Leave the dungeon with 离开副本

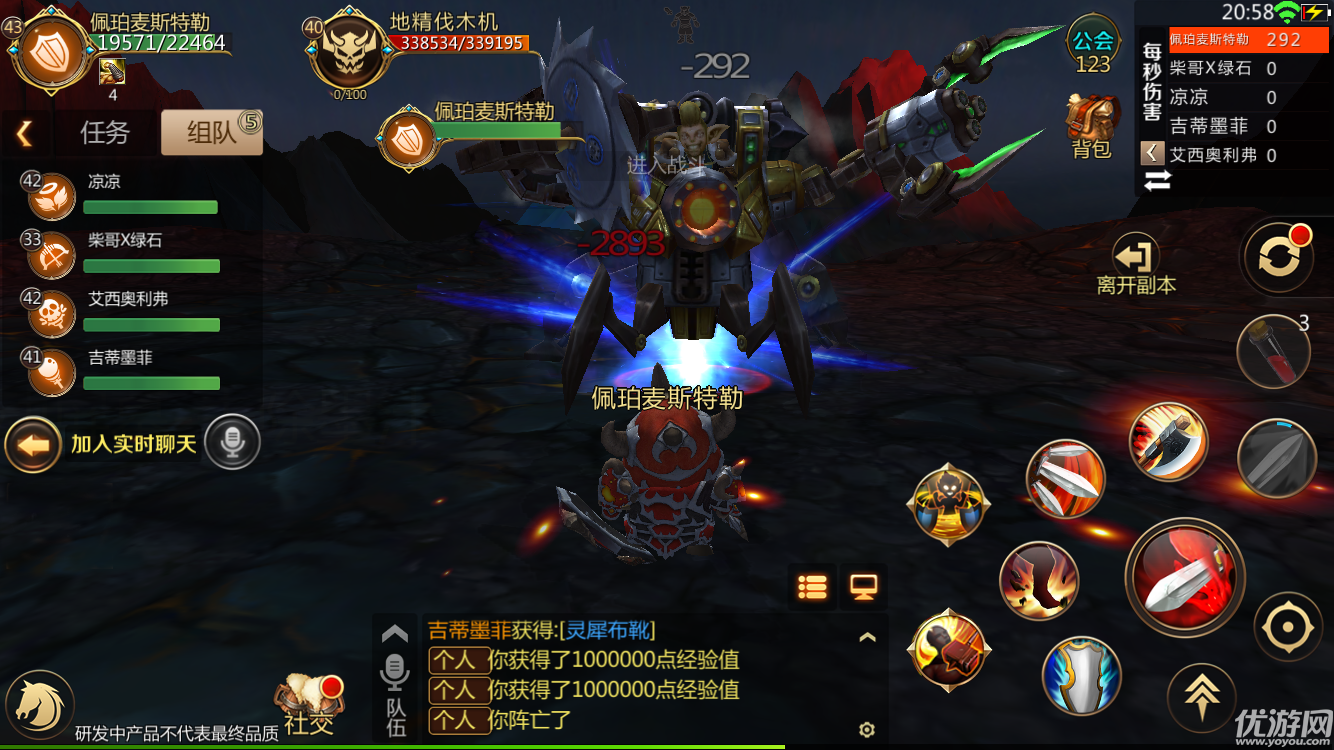pyautogui.click(x=1136, y=264)
